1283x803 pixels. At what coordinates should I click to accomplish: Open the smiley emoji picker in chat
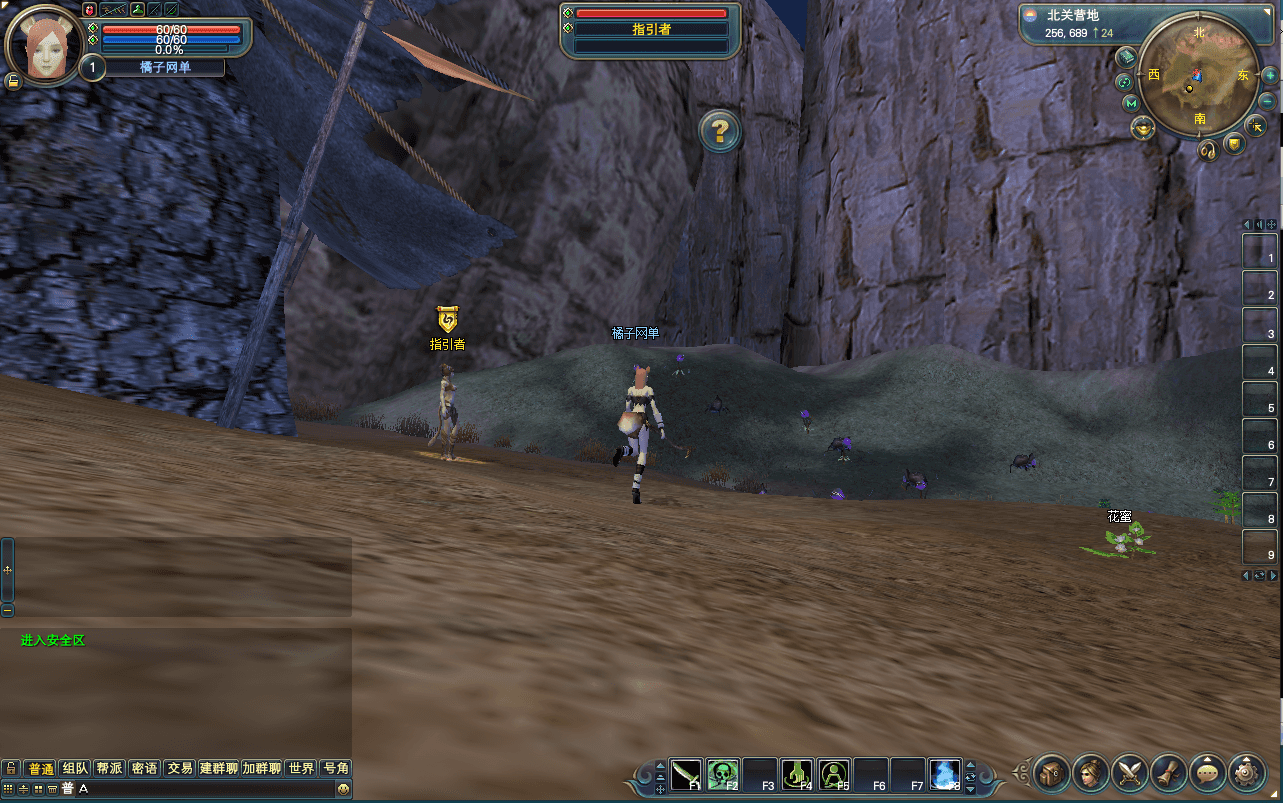343,789
